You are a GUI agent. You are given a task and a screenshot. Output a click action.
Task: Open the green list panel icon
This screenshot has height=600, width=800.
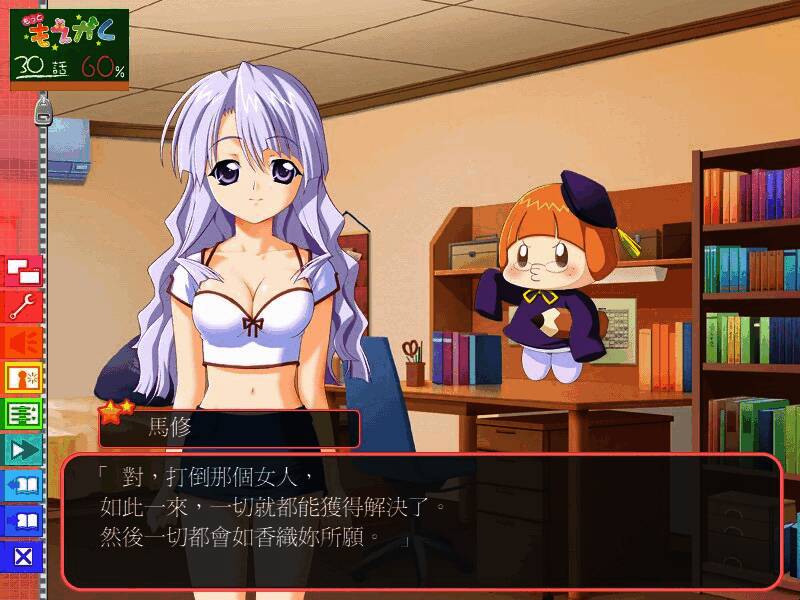(24, 413)
